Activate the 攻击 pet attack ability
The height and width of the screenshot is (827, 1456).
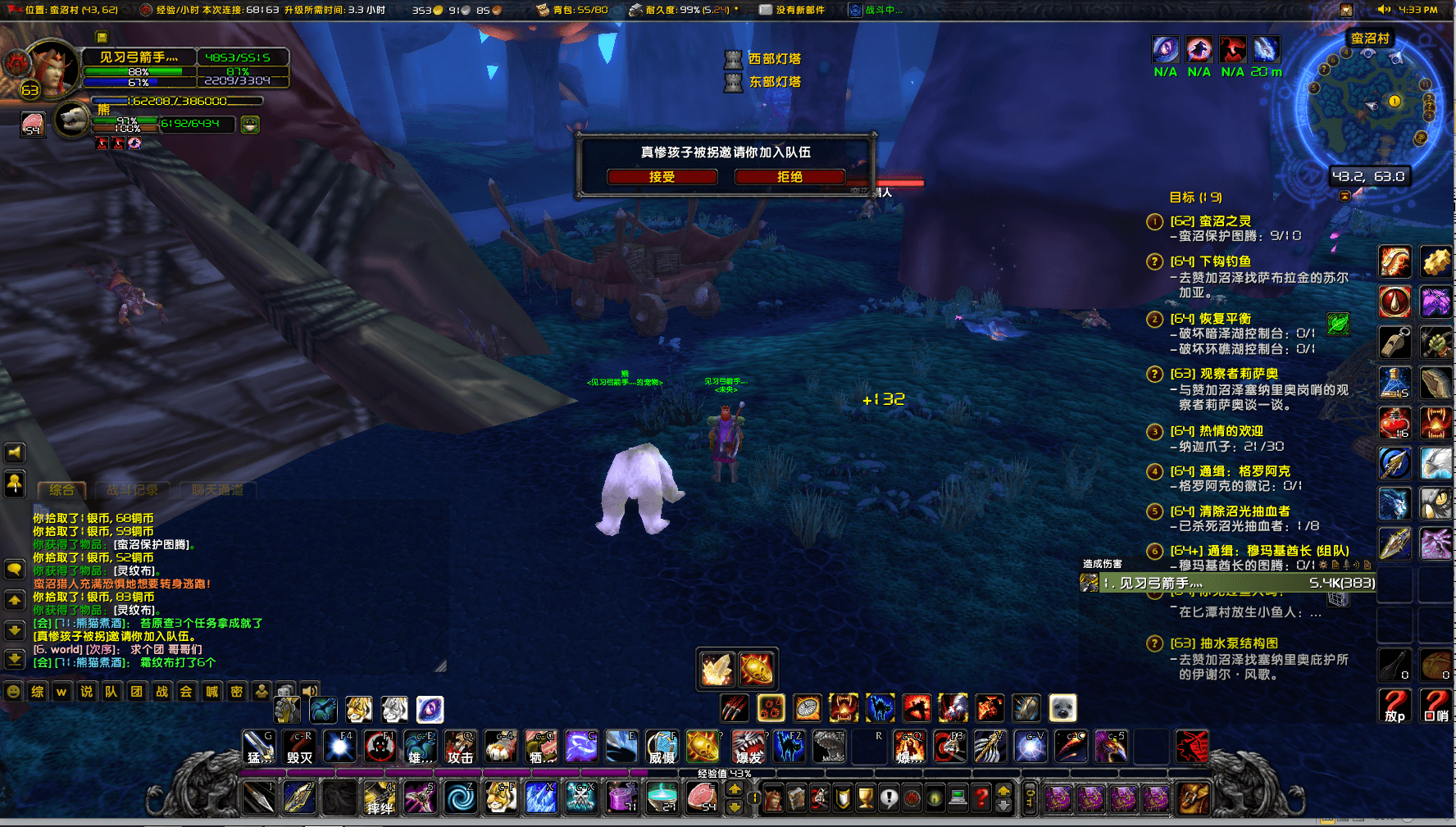click(x=461, y=747)
